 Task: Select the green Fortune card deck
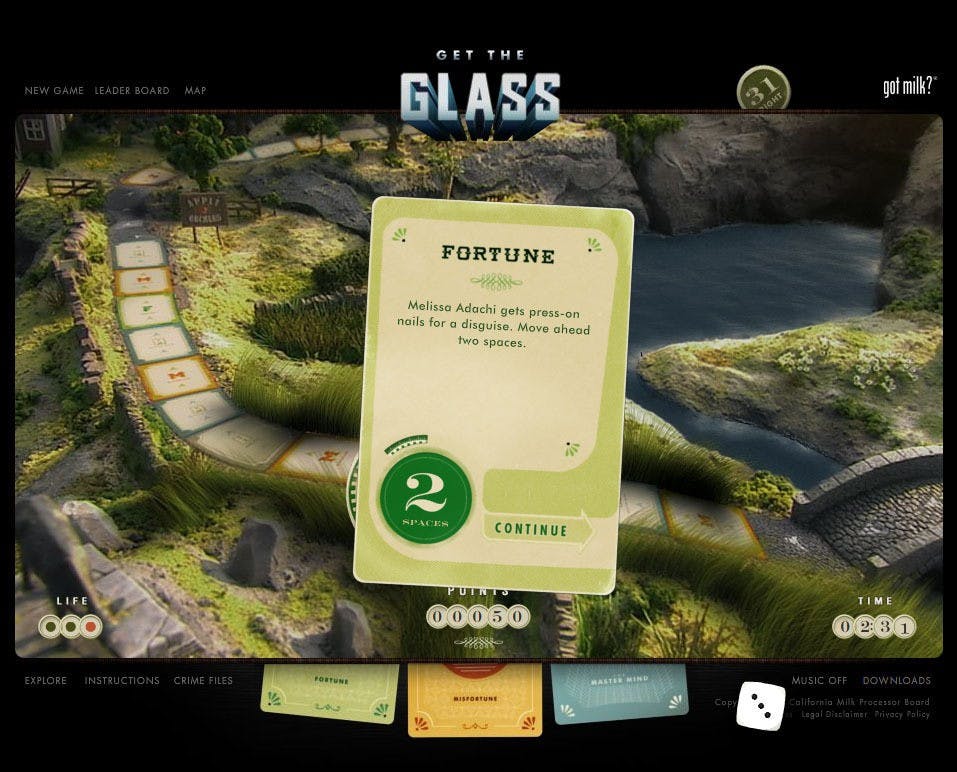[329, 692]
